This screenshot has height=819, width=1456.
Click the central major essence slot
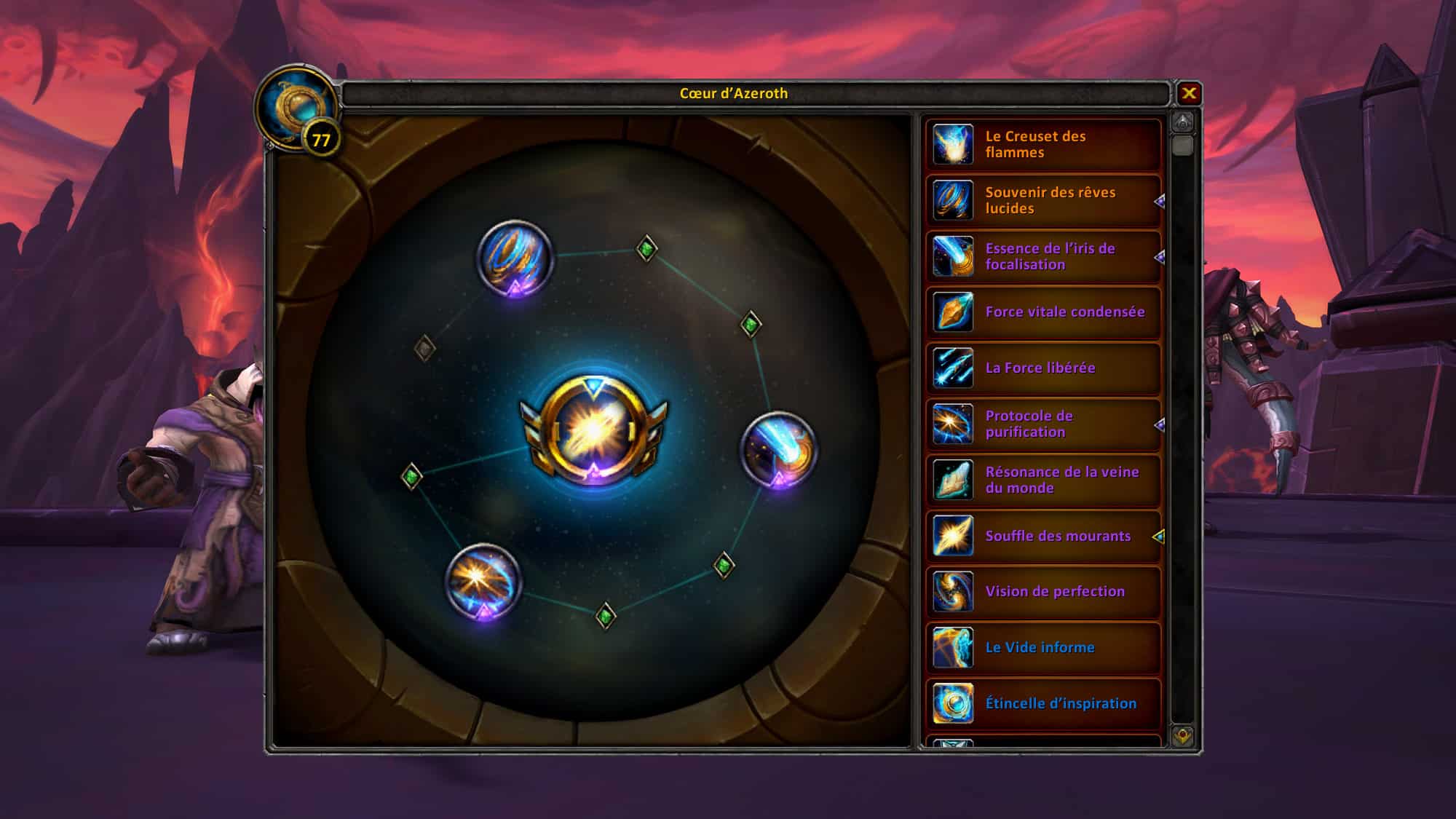coord(593,430)
